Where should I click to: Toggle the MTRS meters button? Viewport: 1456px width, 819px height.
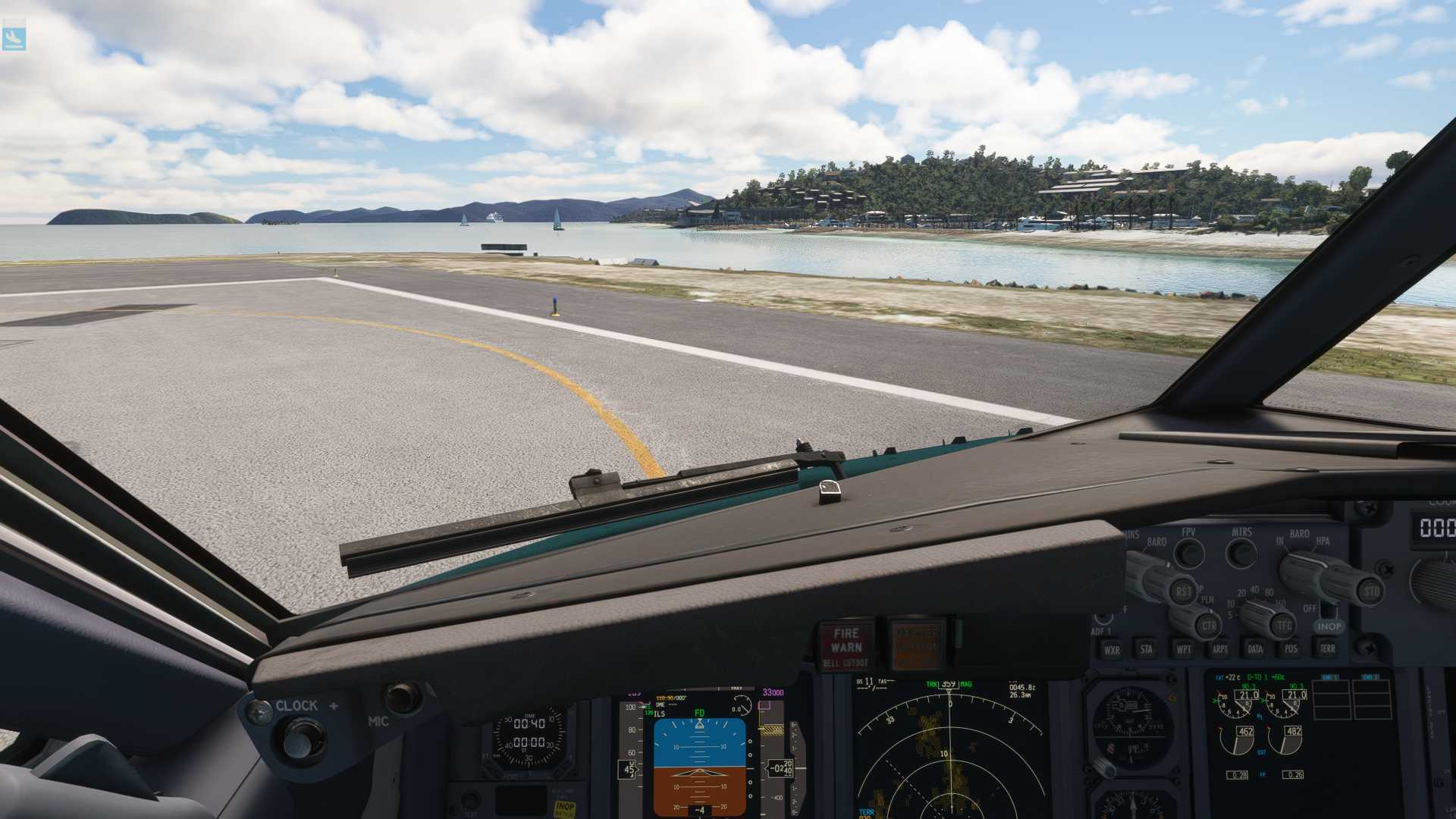click(x=1241, y=552)
